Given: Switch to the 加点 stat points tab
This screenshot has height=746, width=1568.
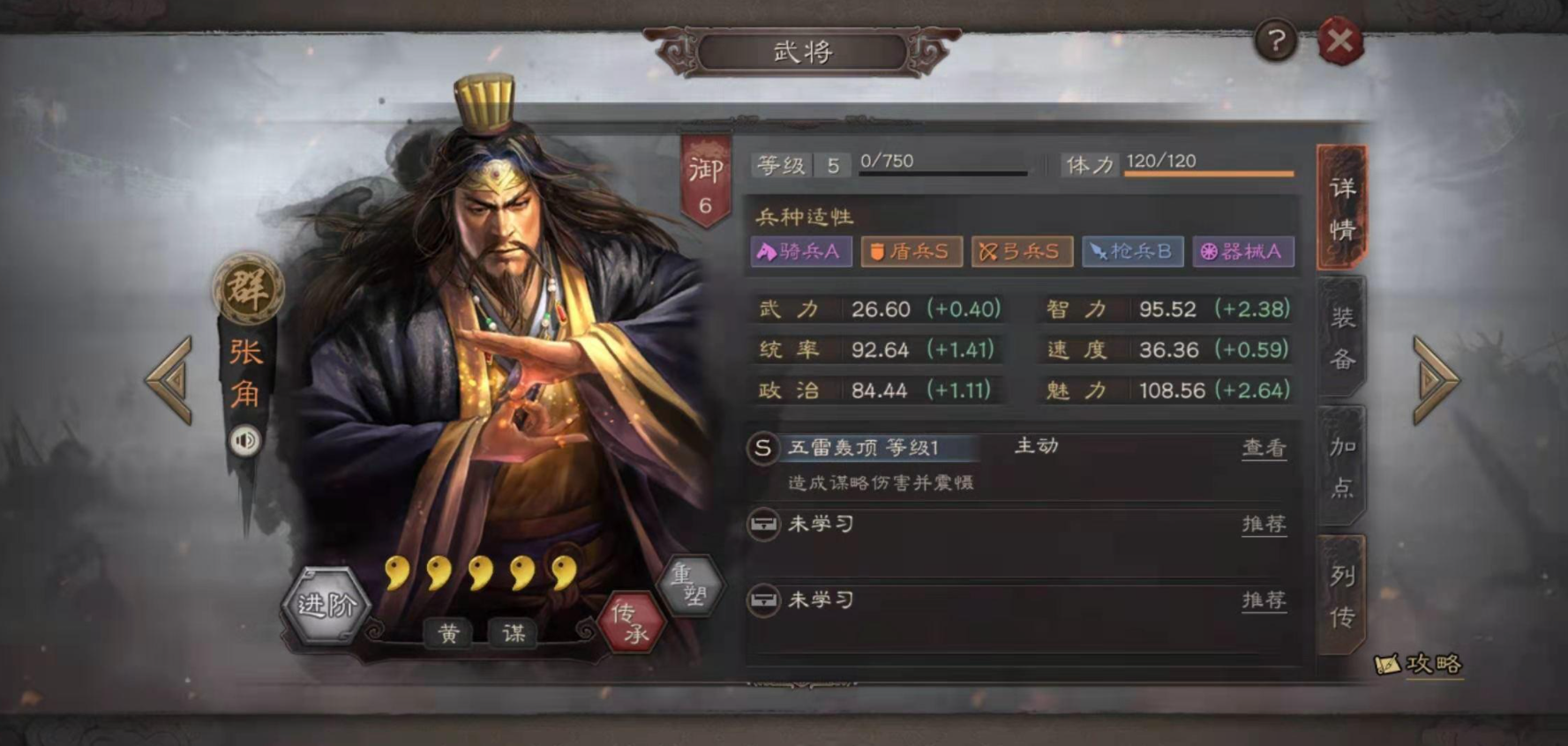Looking at the screenshot, I should tap(1342, 466).
